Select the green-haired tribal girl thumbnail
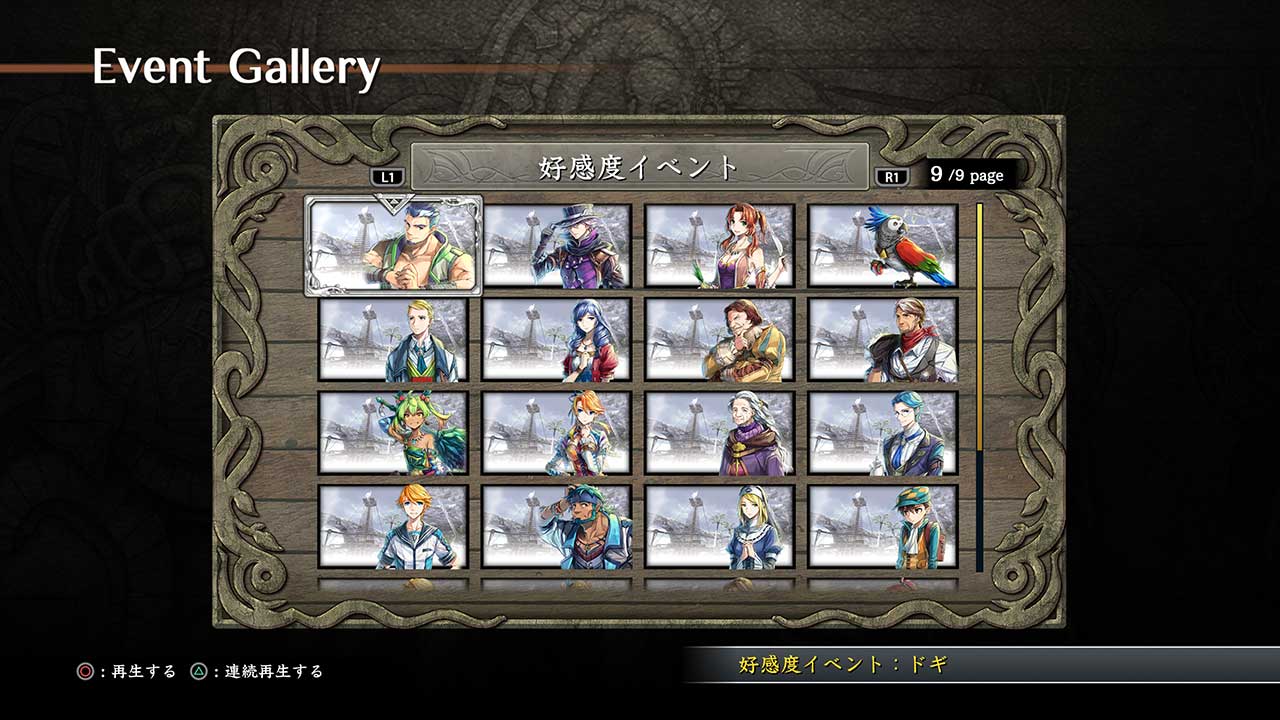The image size is (1280, 720). 393,432
